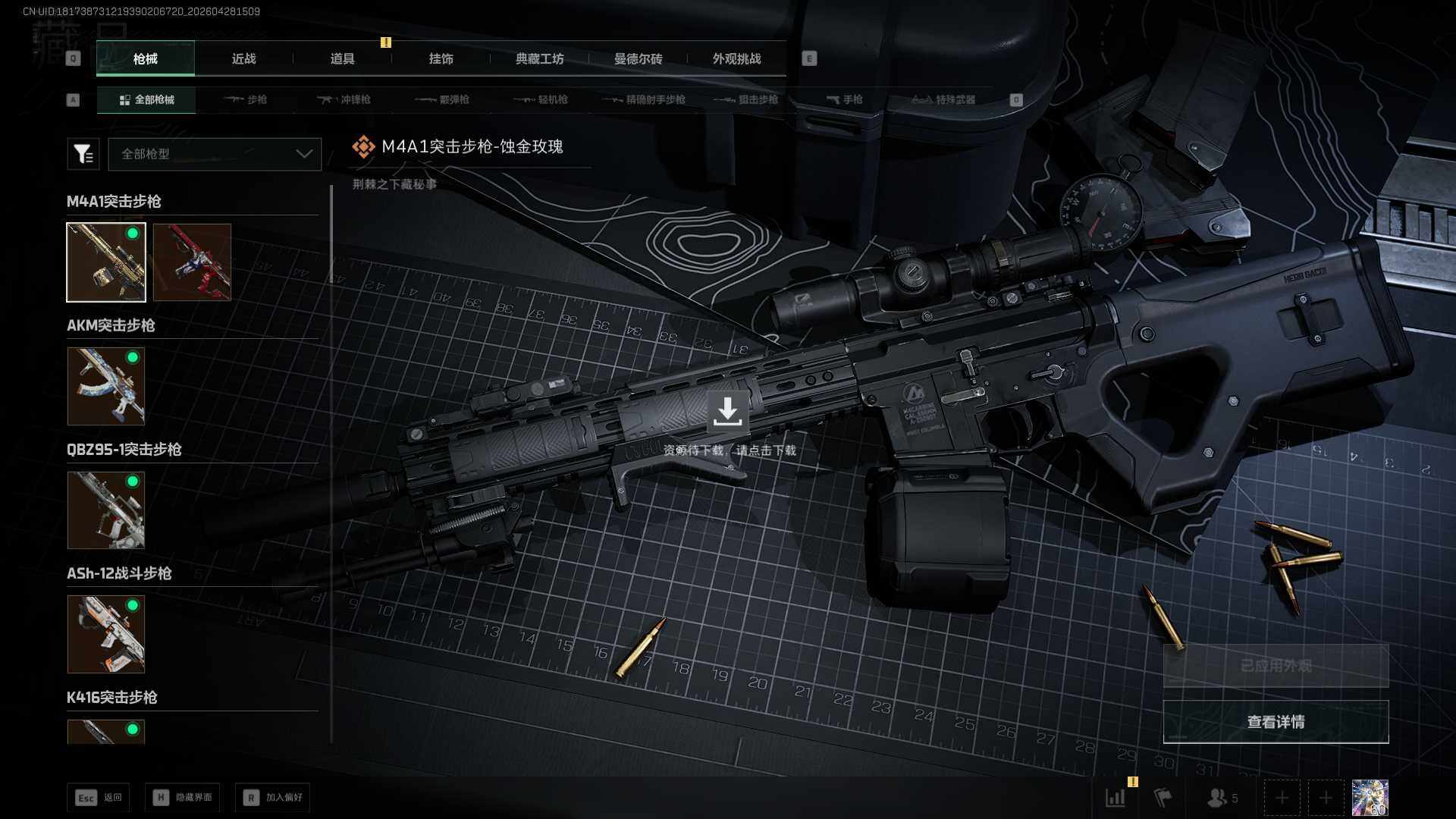The height and width of the screenshot is (819, 1456).
Task: Click the player avatar portrait
Action: point(1370,798)
